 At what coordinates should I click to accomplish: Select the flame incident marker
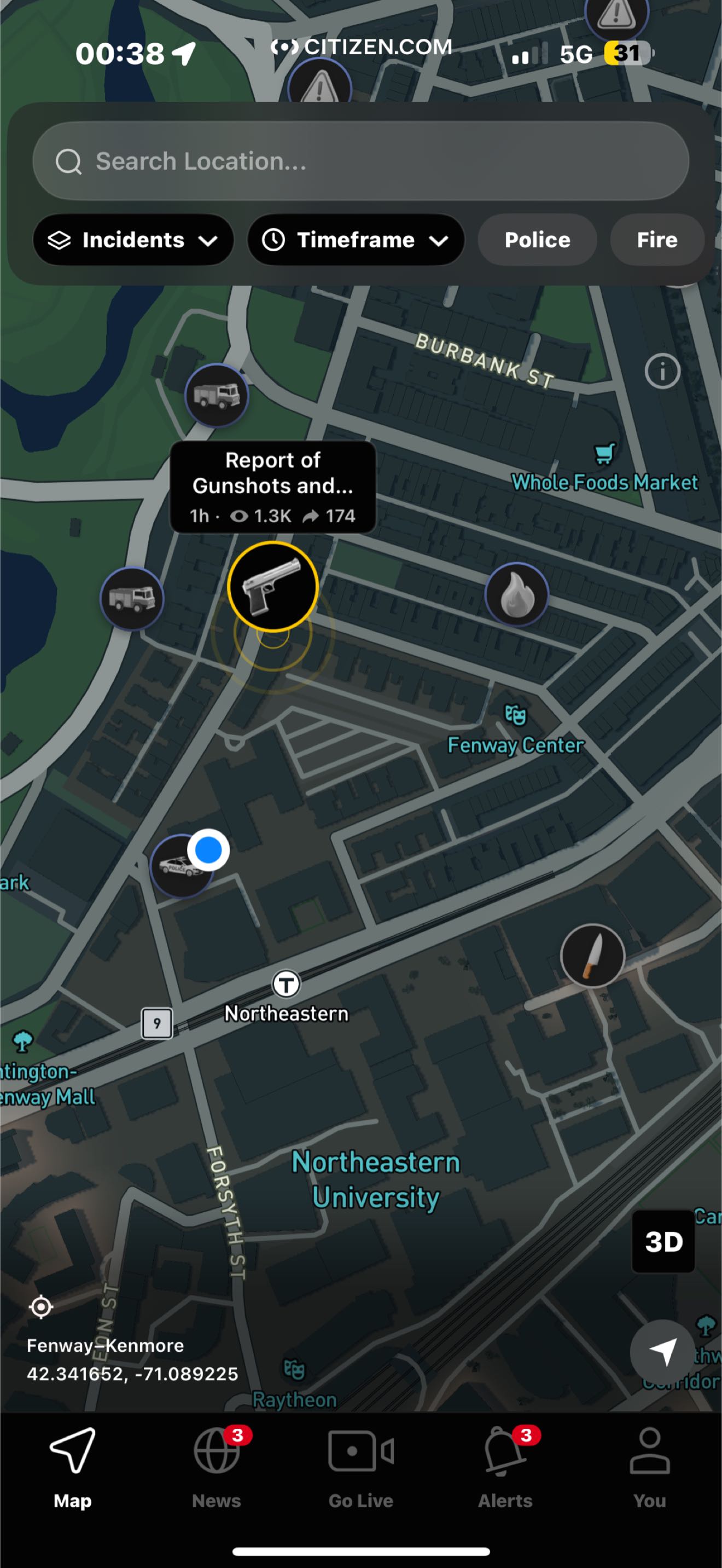516,595
